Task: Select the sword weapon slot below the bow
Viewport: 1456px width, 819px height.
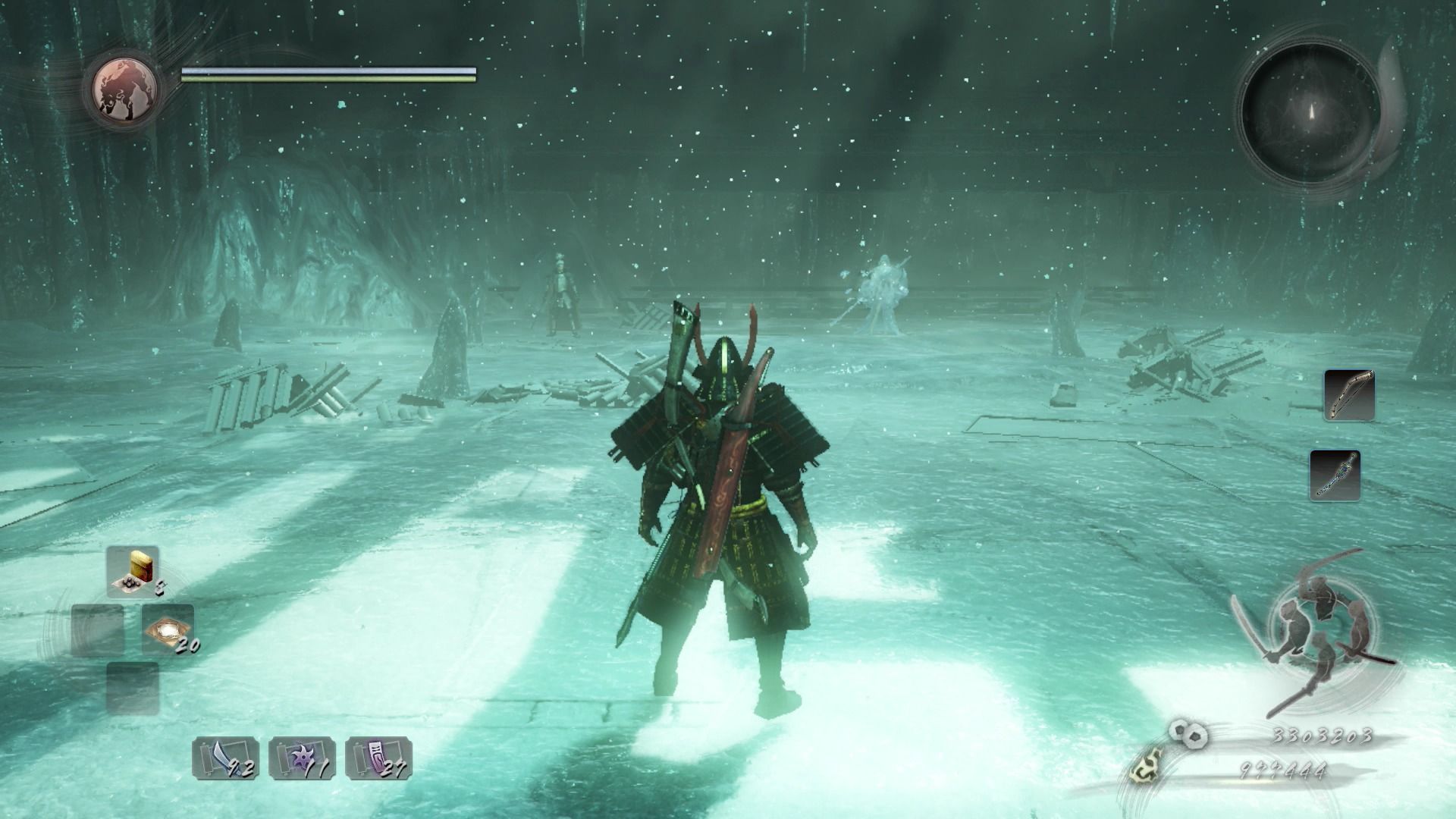Action: 1335,475
